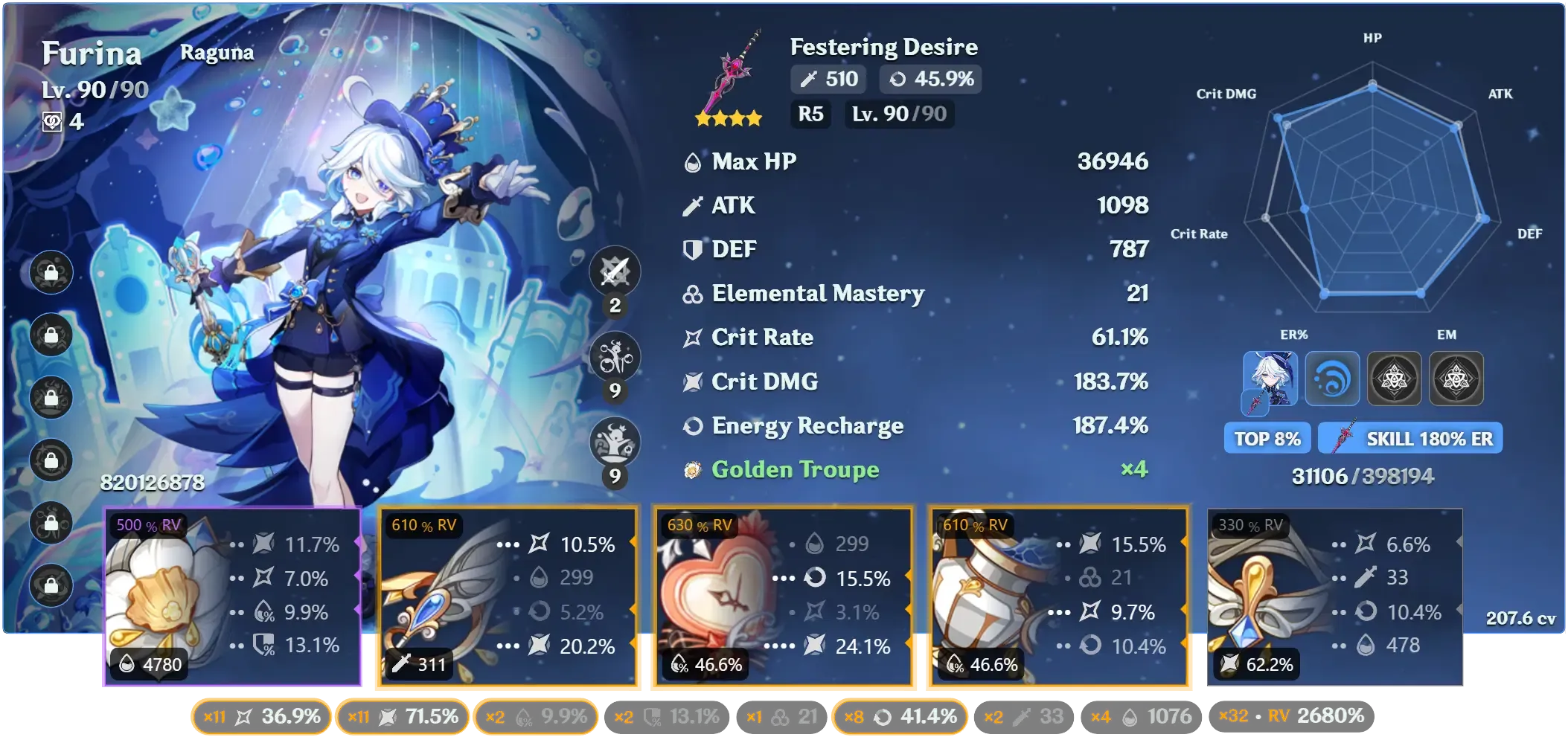
Task: Click Furina's character avatar portrait icon
Action: tap(1270, 379)
